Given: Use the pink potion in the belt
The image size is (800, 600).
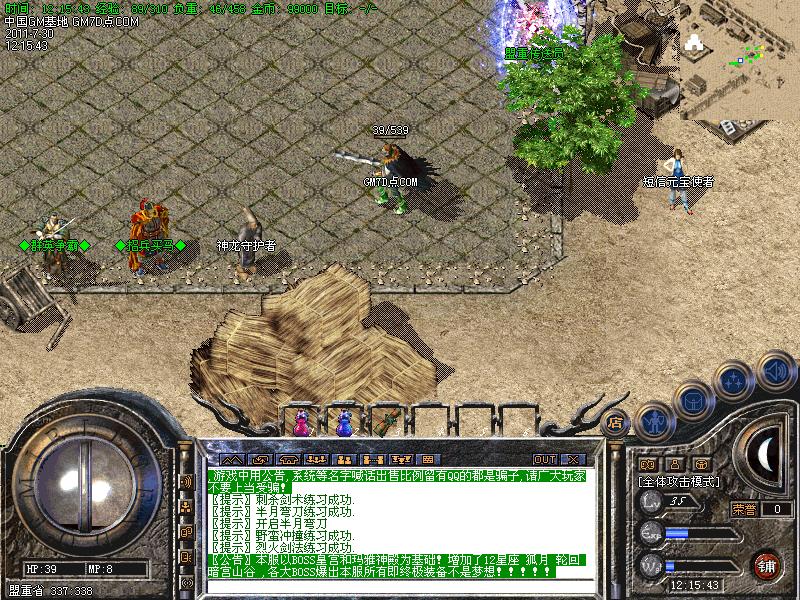Looking at the screenshot, I should click(301, 423).
